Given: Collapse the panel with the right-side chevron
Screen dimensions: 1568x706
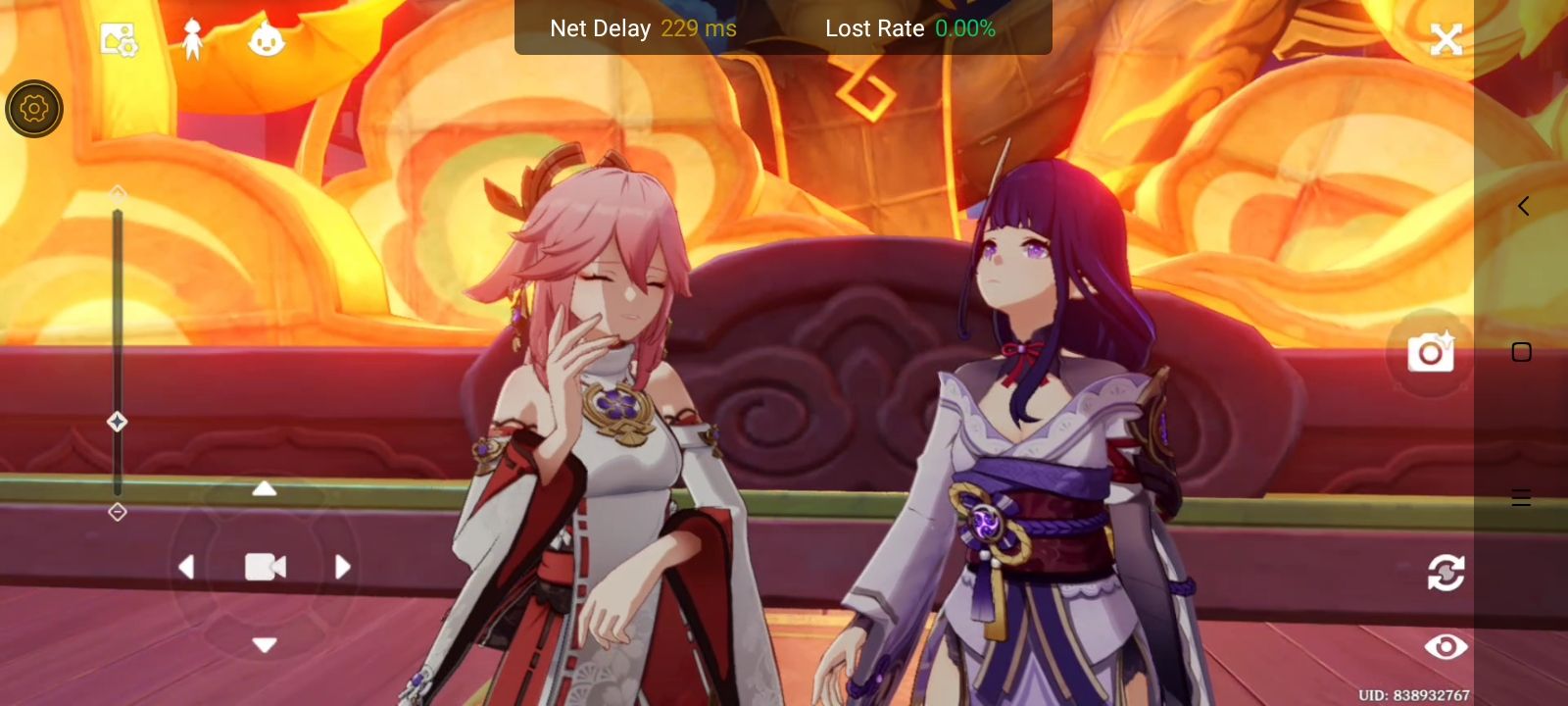Looking at the screenshot, I should coord(1523,205).
